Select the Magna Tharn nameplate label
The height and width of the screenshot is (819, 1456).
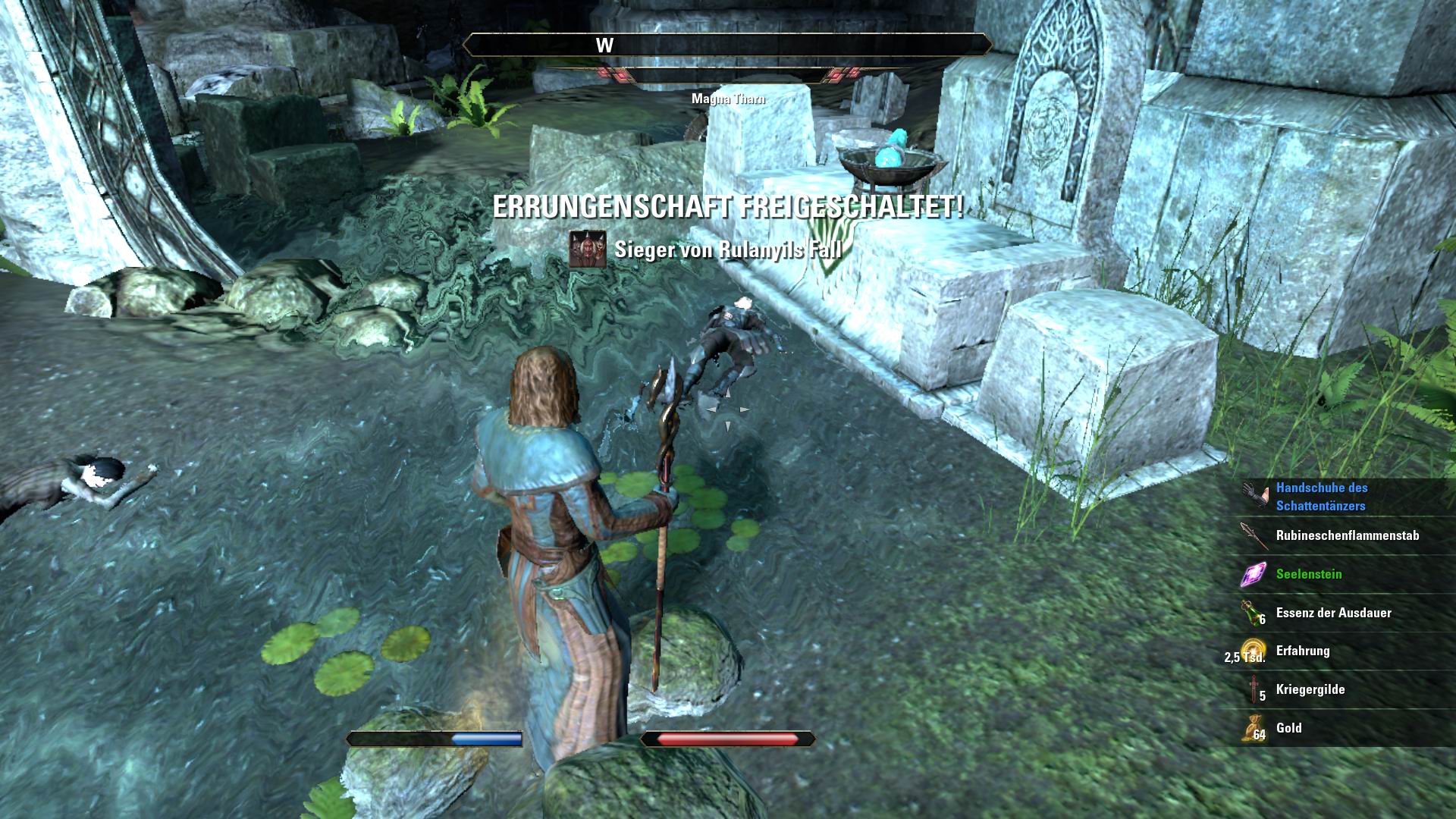pyautogui.click(x=728, y=98)
